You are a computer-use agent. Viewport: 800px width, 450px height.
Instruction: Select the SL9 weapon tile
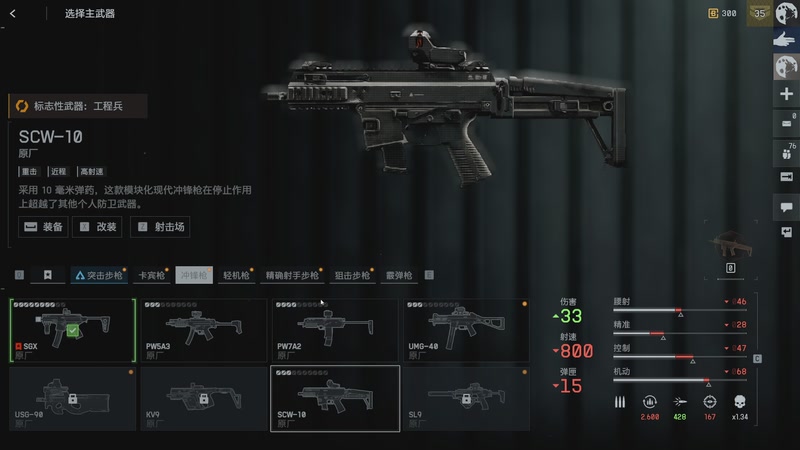[466, 398]
